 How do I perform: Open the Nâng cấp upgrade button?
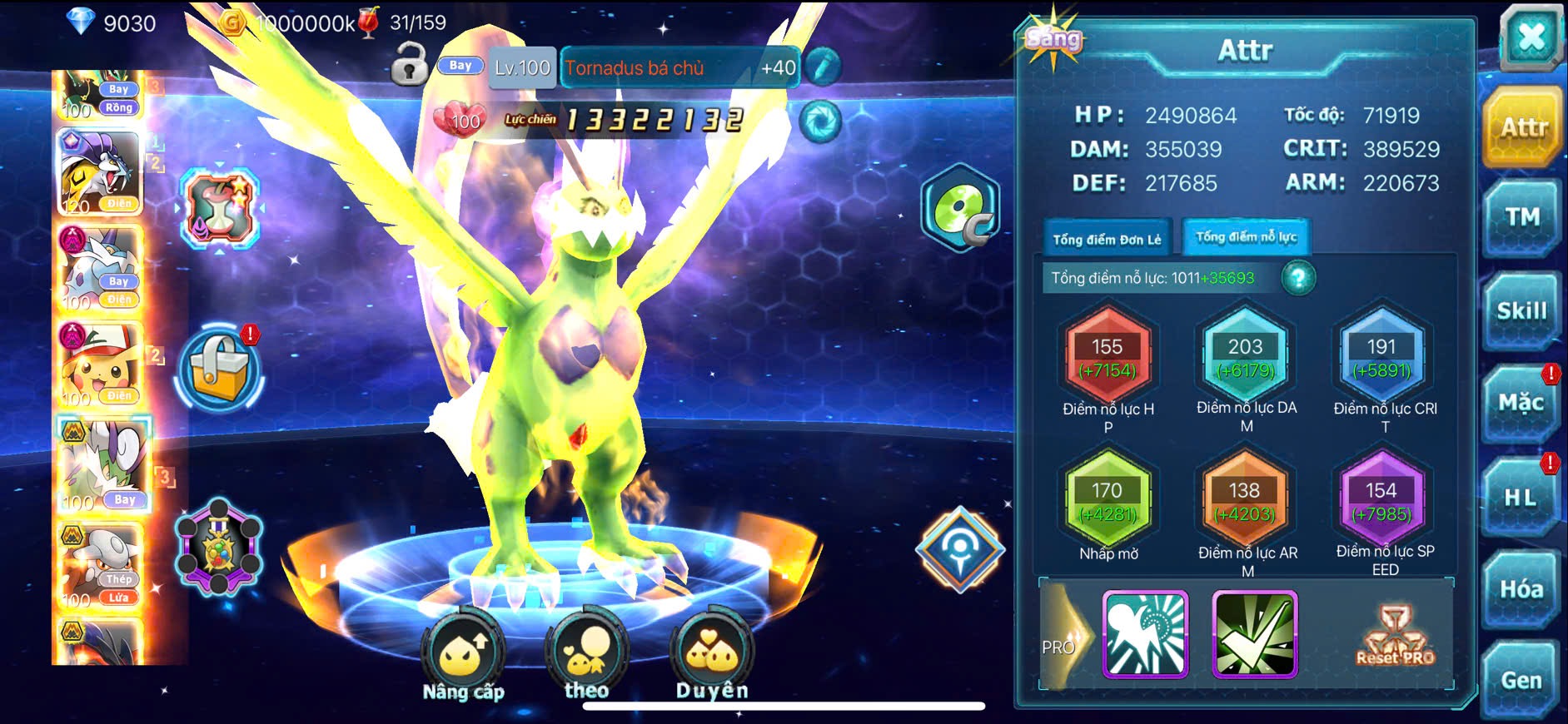(x=463, y=657)
